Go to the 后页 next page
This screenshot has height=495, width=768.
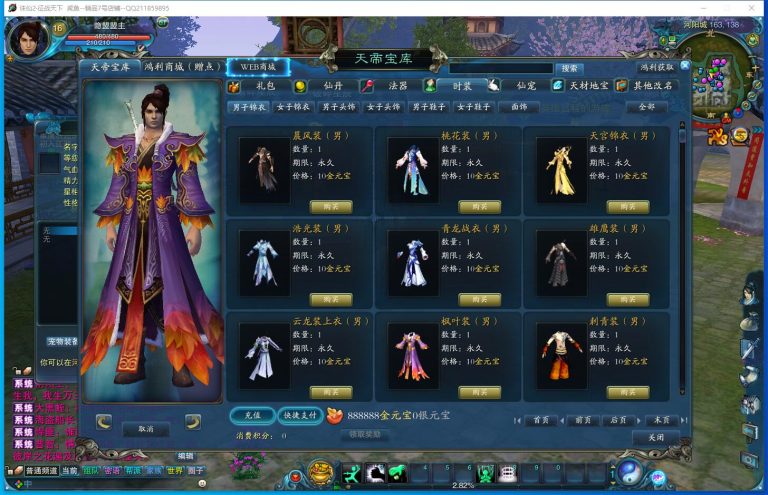[x=618, y=420]
